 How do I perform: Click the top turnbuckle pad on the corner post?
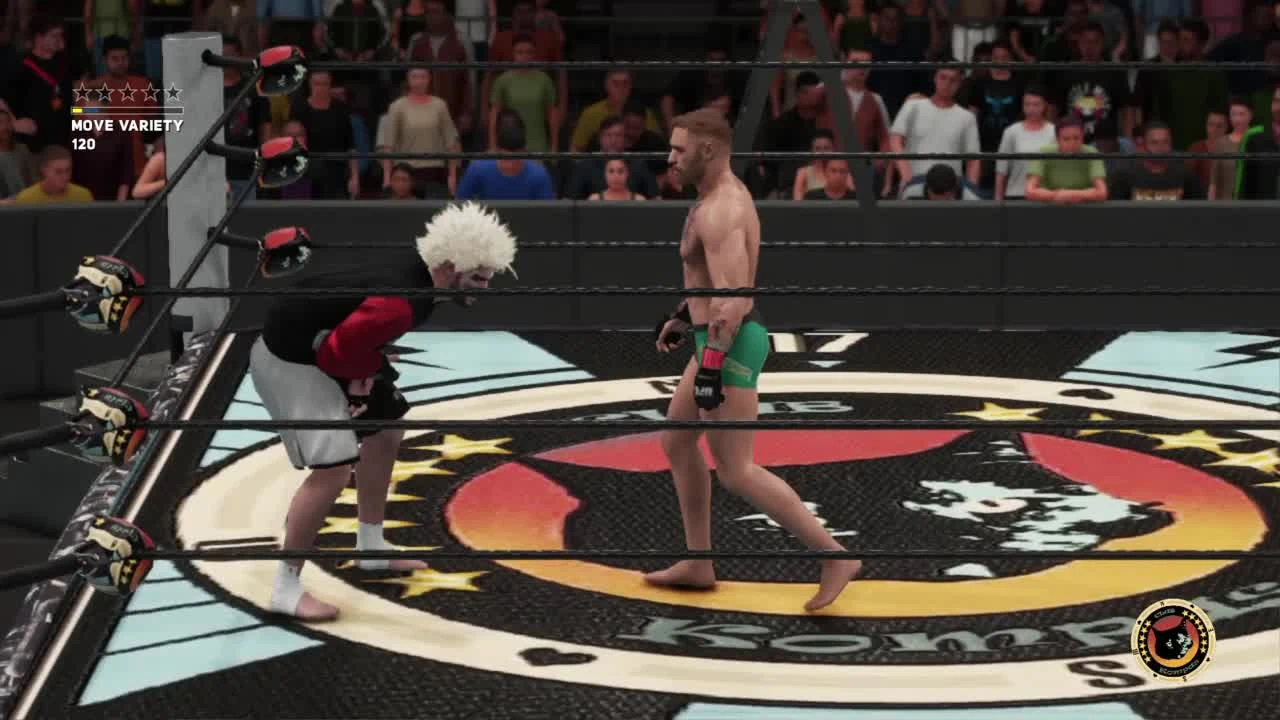point(282,70)
